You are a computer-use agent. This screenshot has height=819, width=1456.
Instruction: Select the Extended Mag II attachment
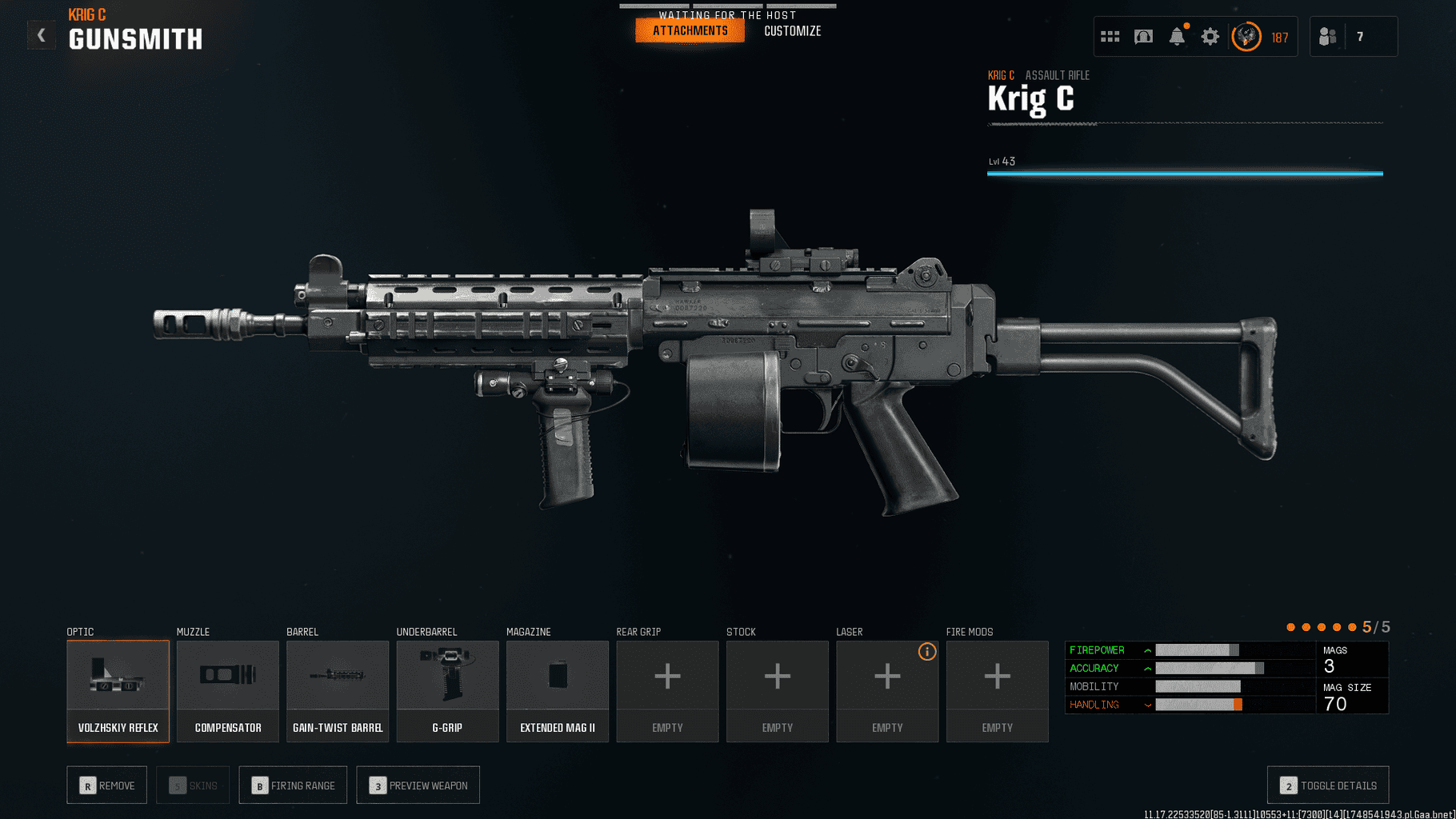pos(557,690)
